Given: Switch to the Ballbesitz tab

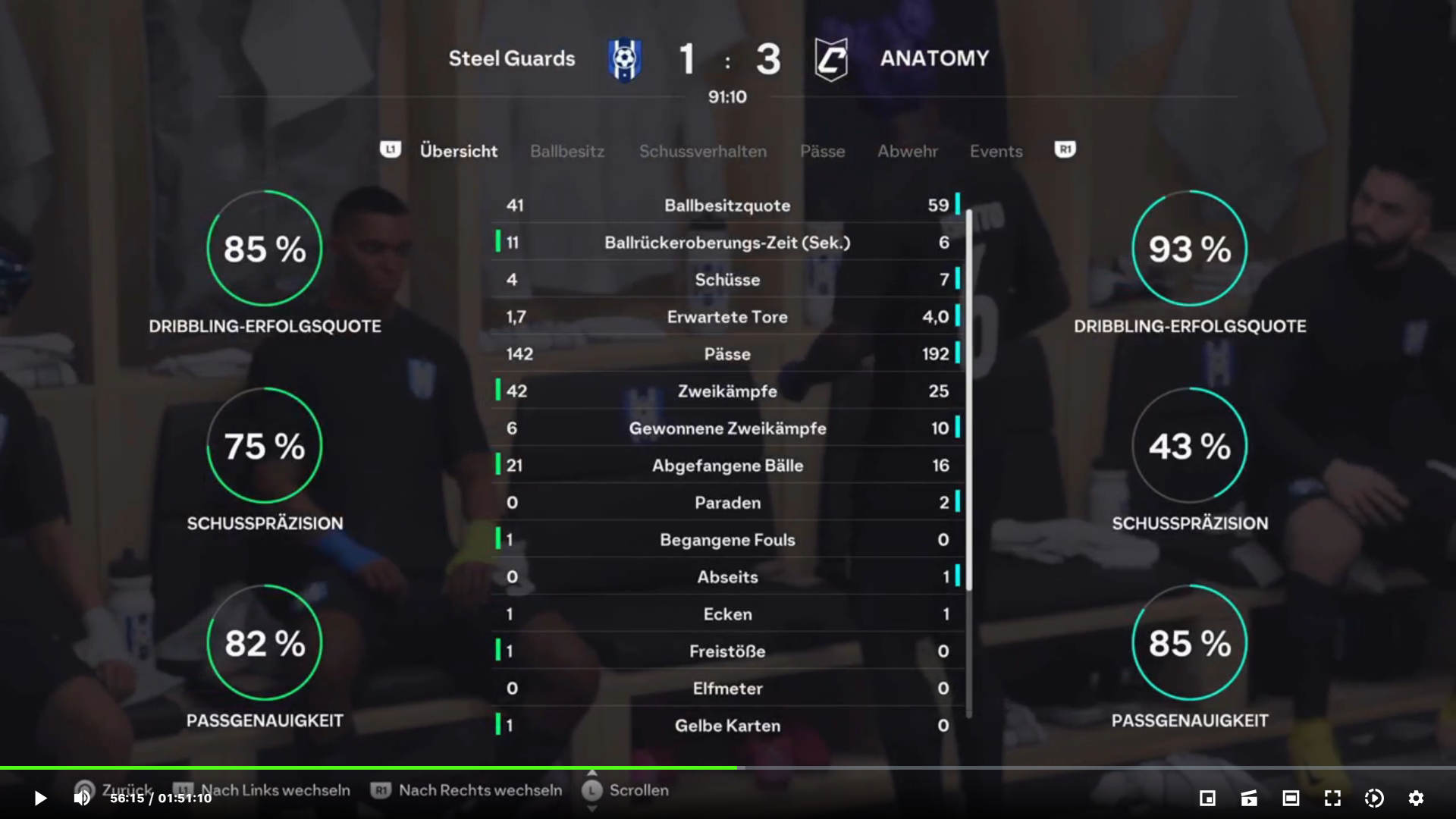Looking at the screenshot, I should pyautogui.click(x=567, y=151).
